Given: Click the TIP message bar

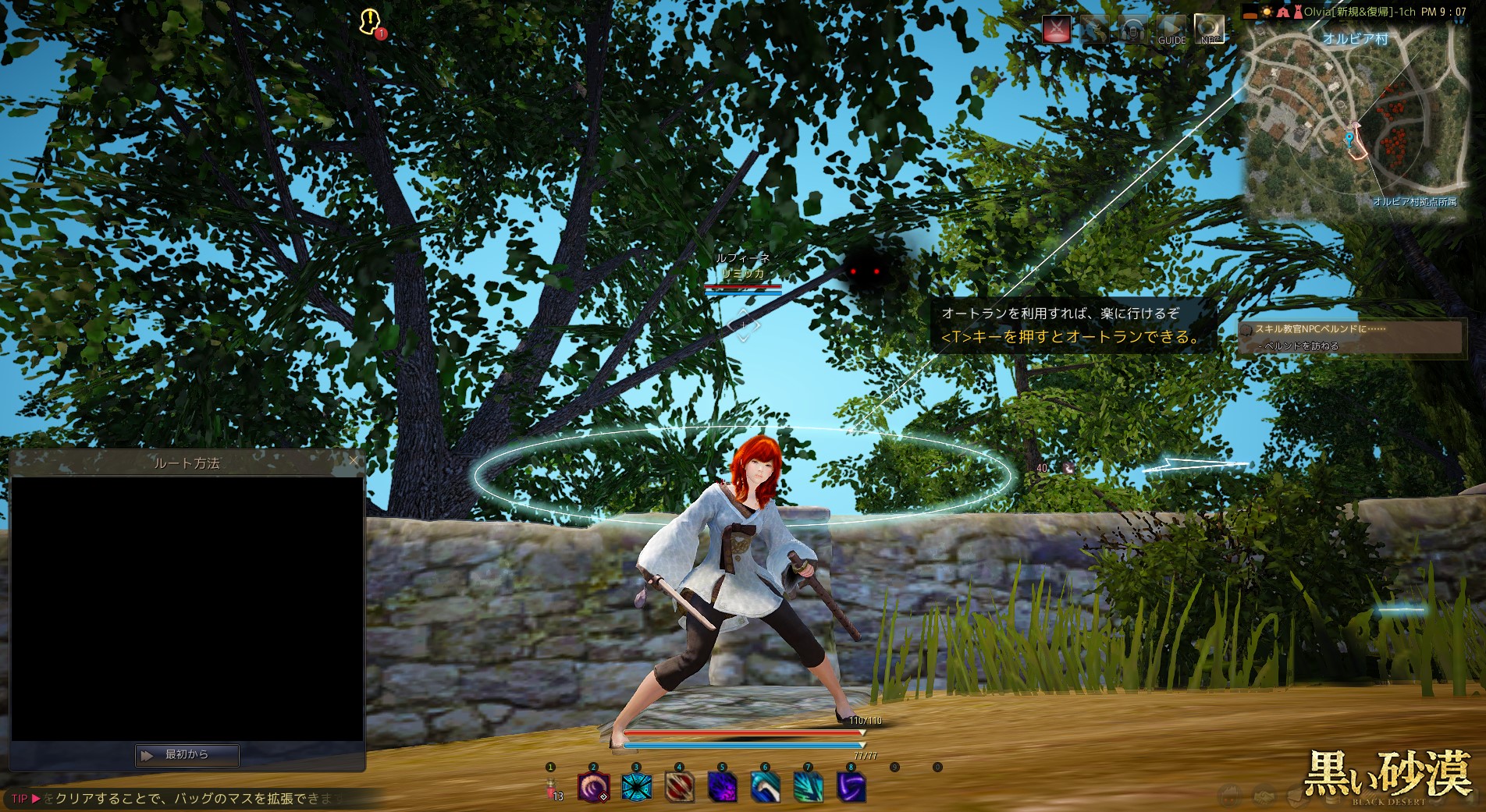Looking at the screenshot, I should [x=187, y=798].
